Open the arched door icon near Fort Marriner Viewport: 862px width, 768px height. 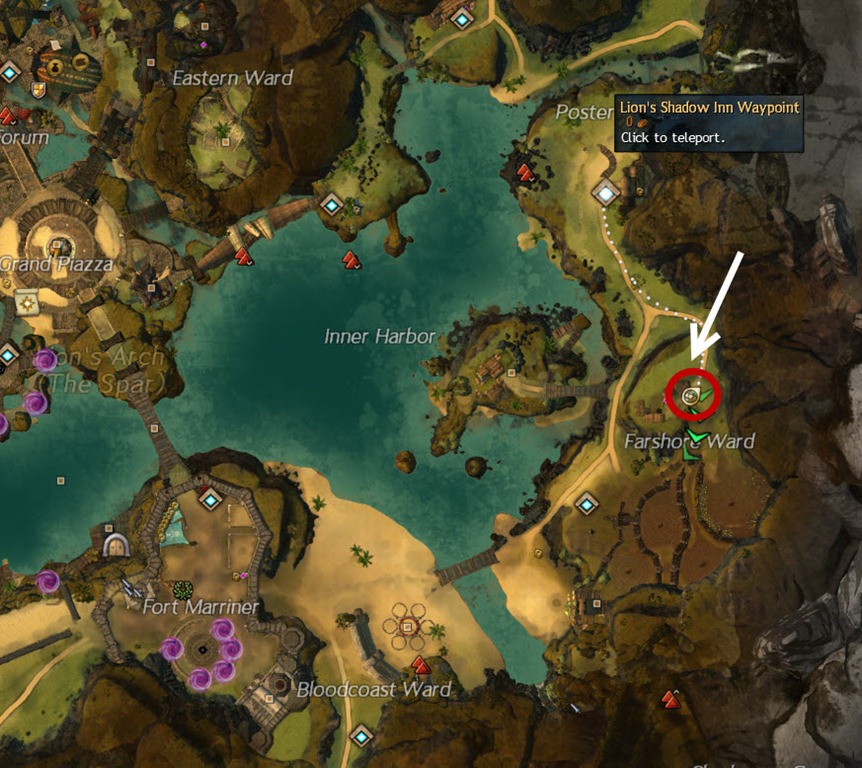115,545
